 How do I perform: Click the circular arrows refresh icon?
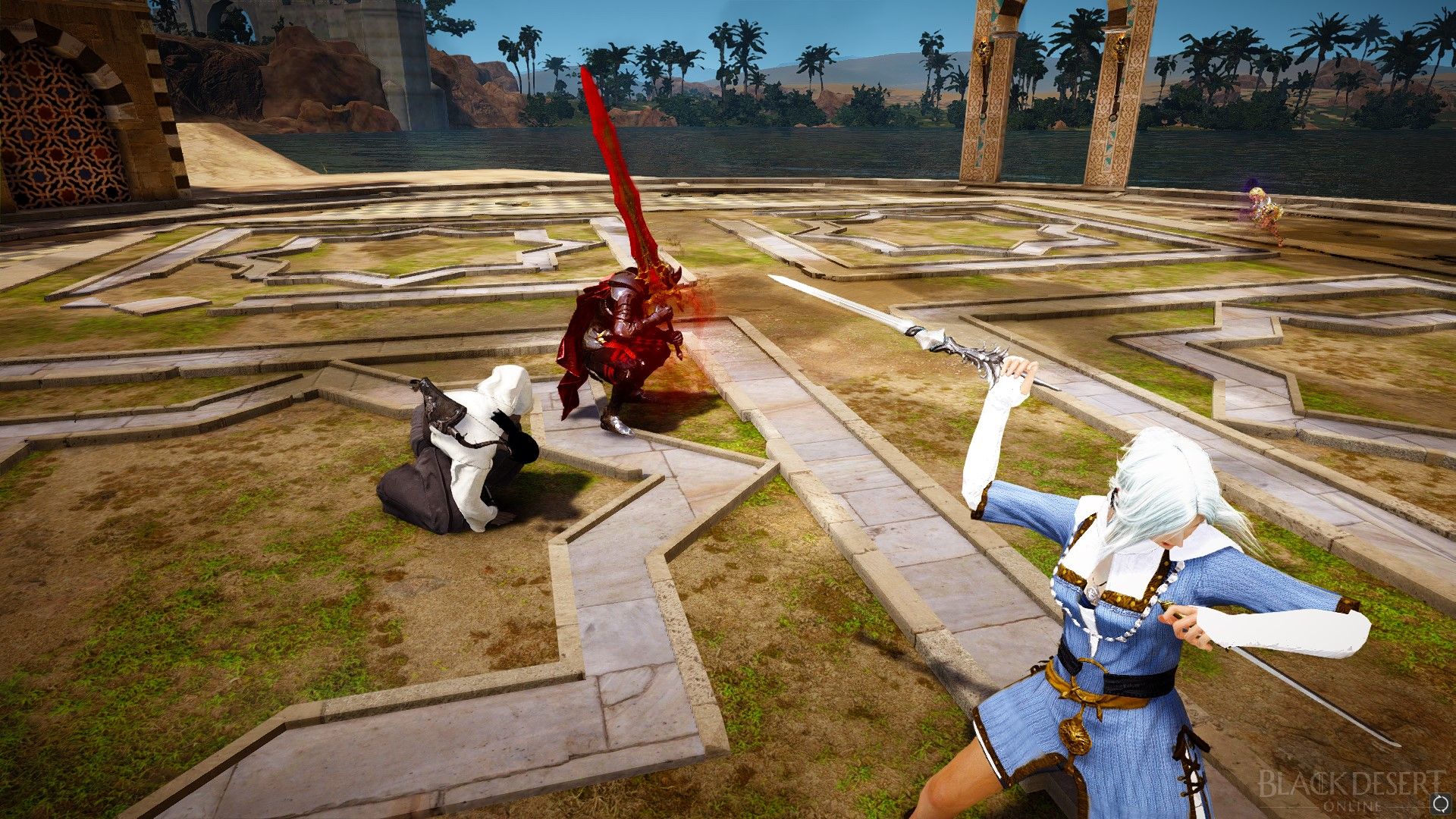[x=1440, y=803]
